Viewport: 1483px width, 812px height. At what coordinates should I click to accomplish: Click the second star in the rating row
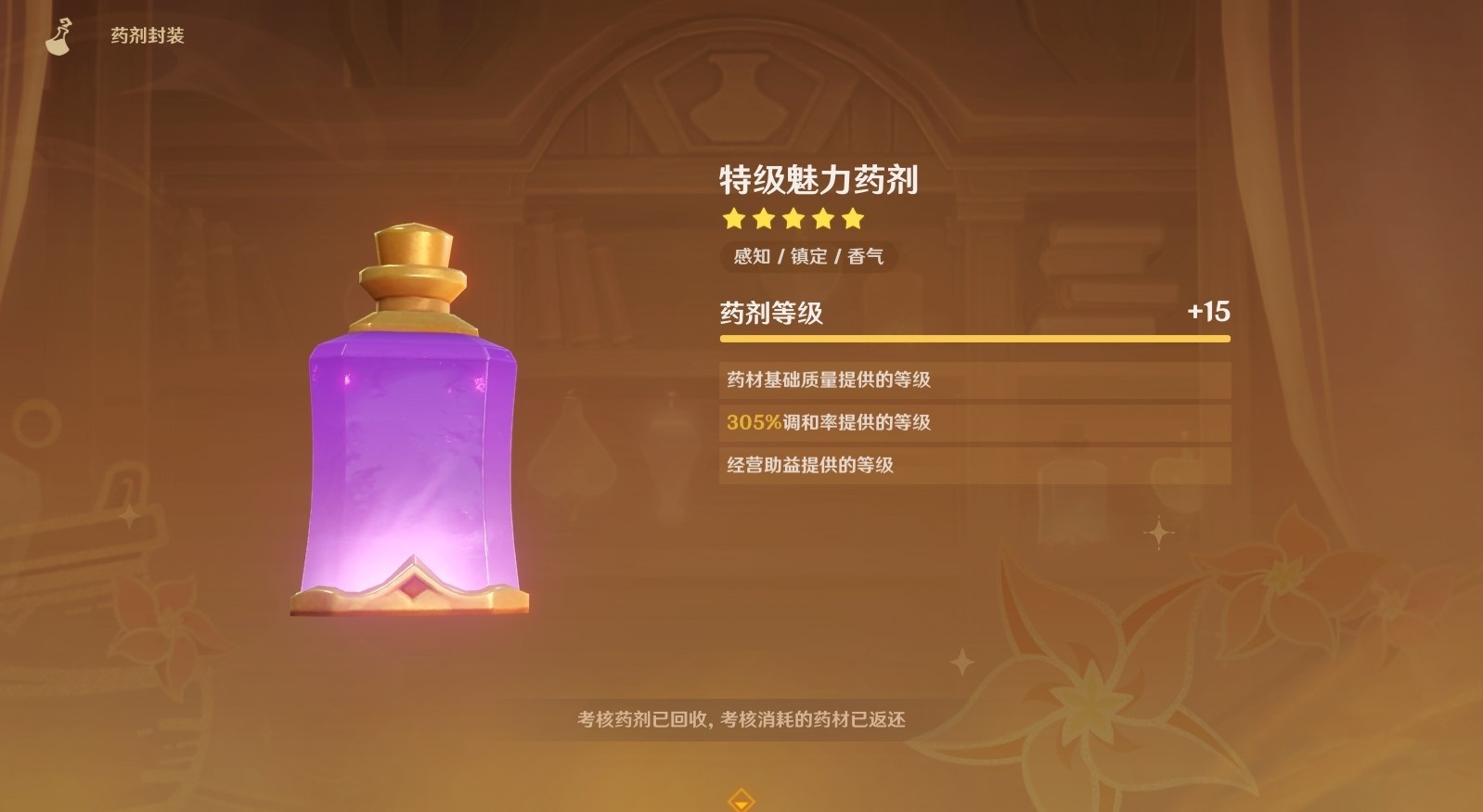(765, 219)
